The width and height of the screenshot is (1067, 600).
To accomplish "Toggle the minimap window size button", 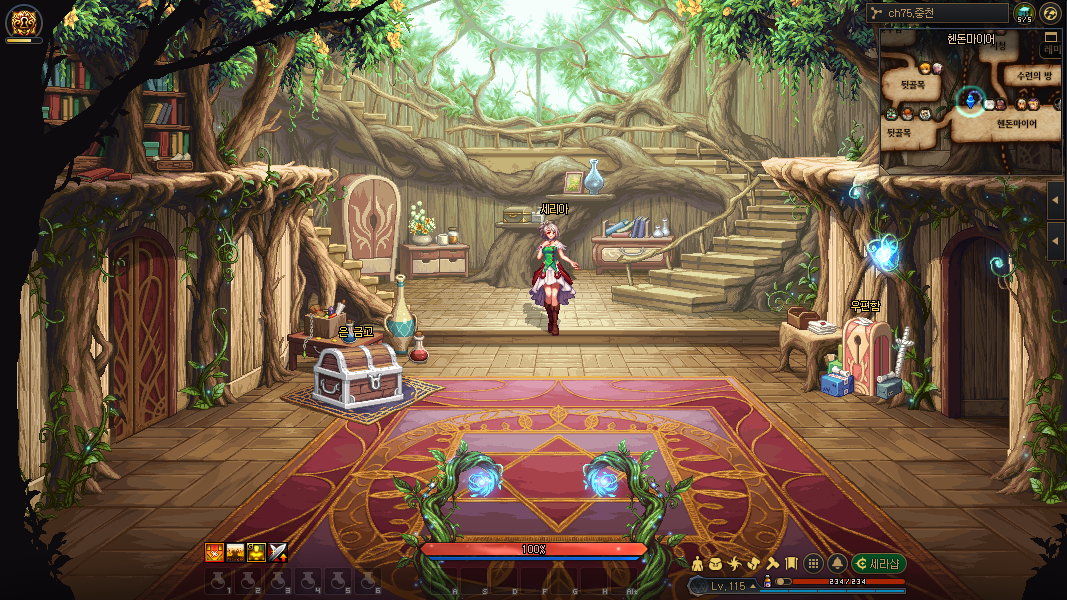I will (x=1050, y=37).
